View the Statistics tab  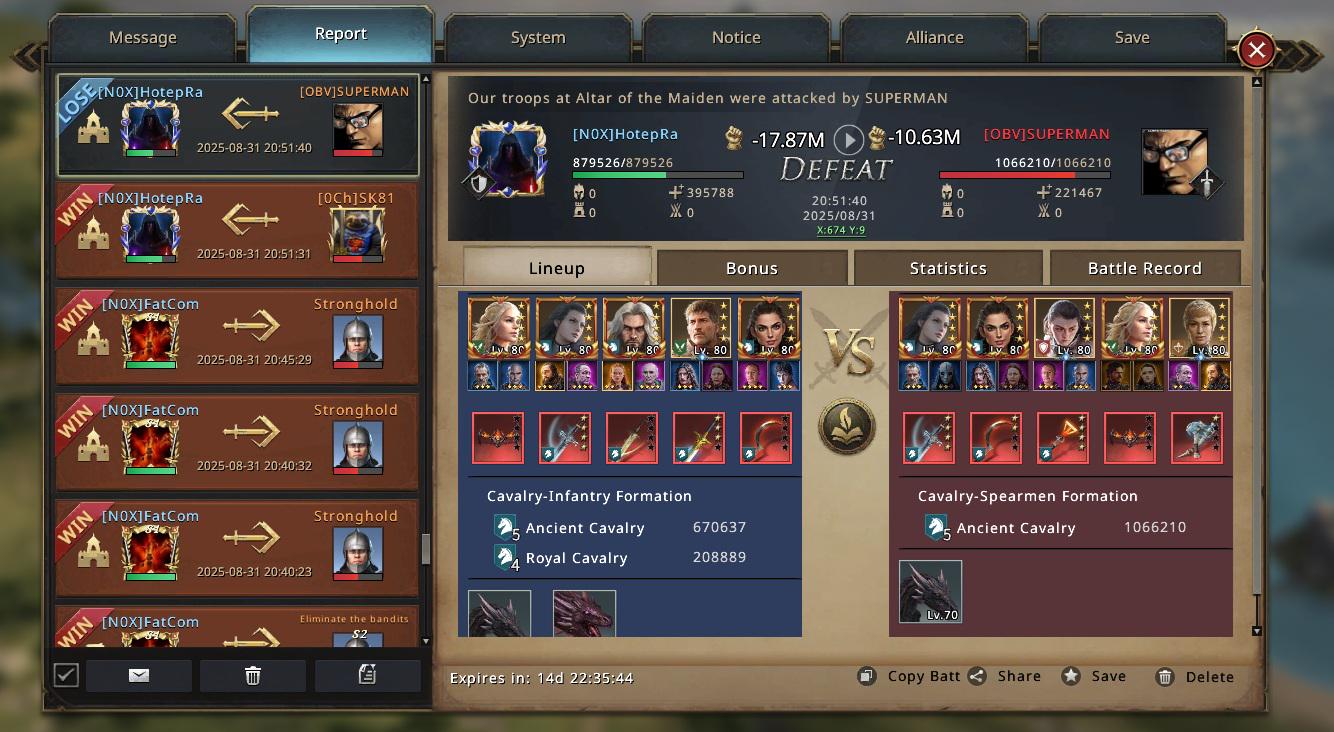(x=948, y=268)
